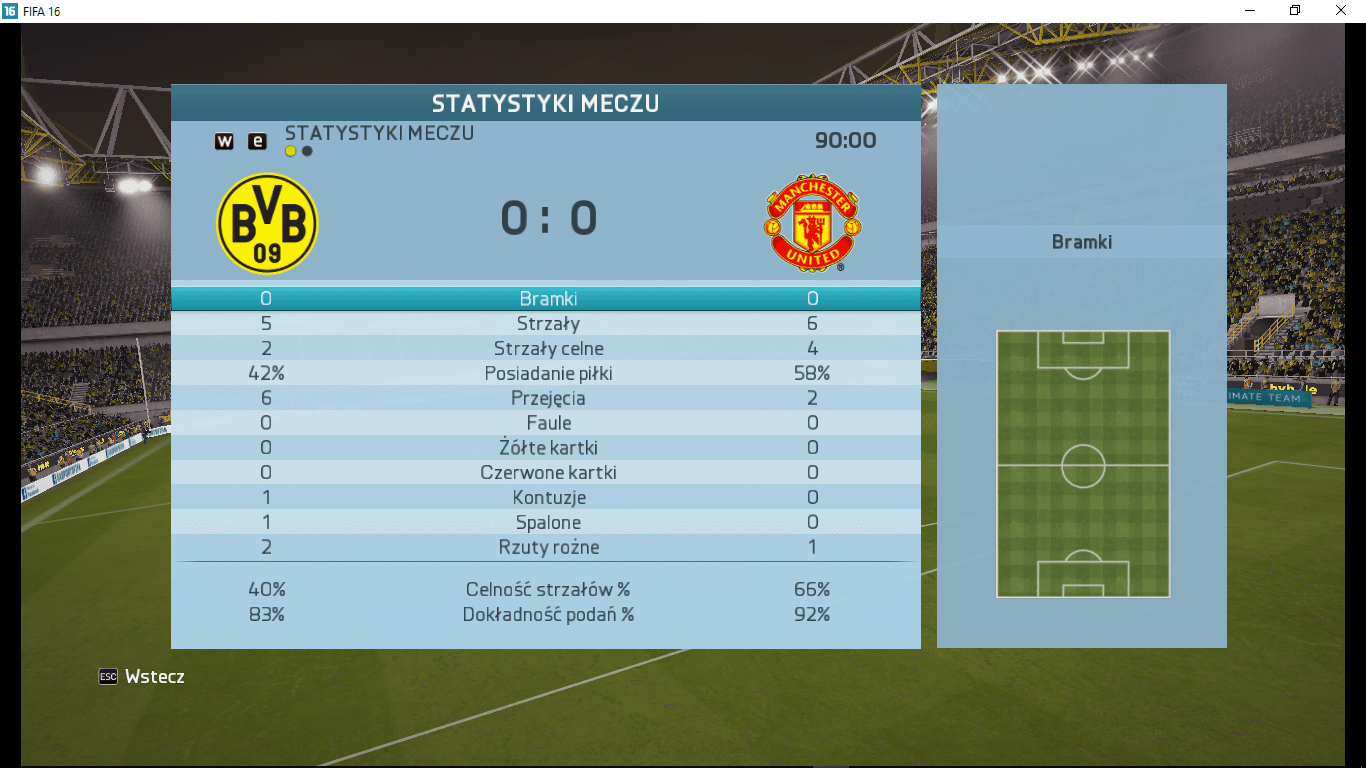This screenshot has width=1366, height=768.
Task: Select the Bramki stat row
Action: pos(547,299)
